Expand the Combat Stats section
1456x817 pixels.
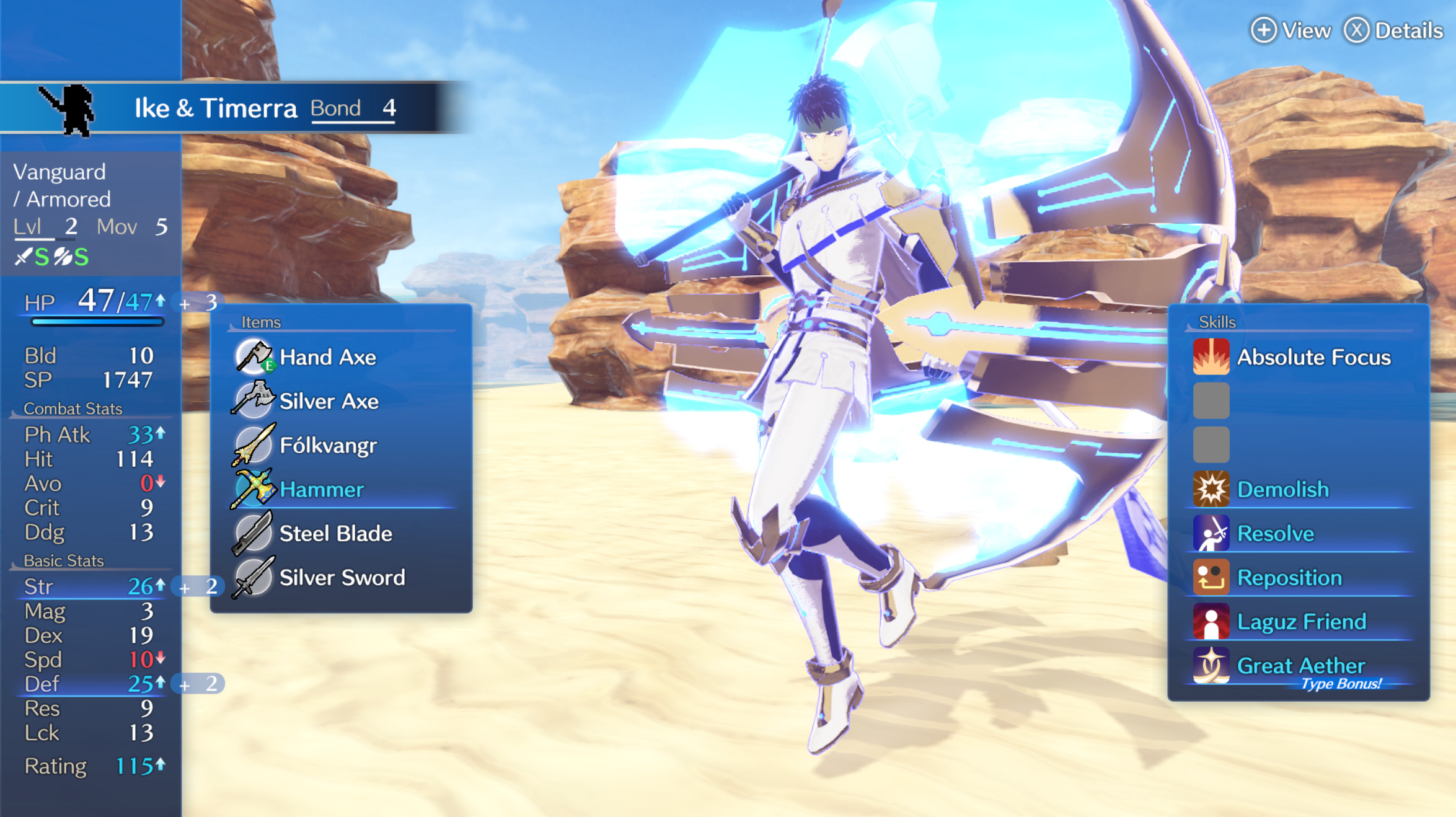(x=73, y=408)
